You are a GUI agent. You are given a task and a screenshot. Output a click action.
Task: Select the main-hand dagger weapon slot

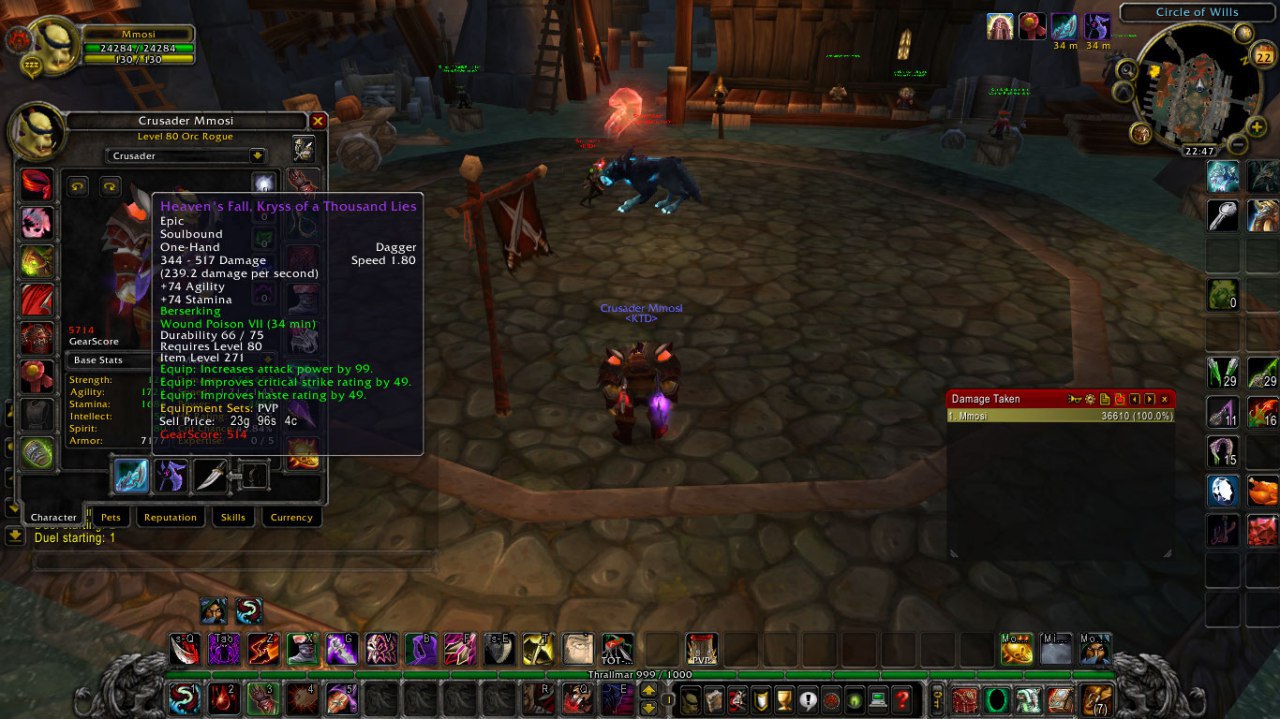131,475
